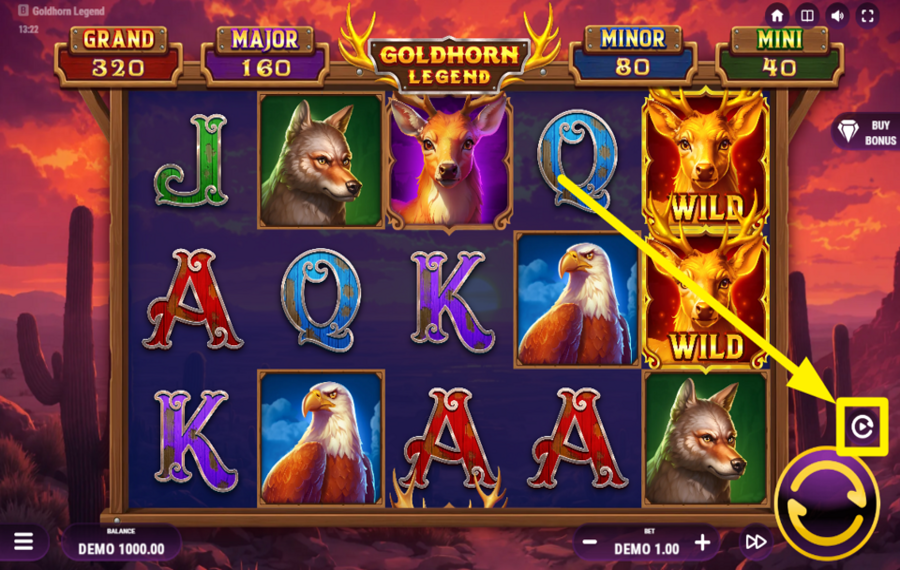The image size is (900, 570).
Task: Open the autoplay settings
Action: (861, 428)
